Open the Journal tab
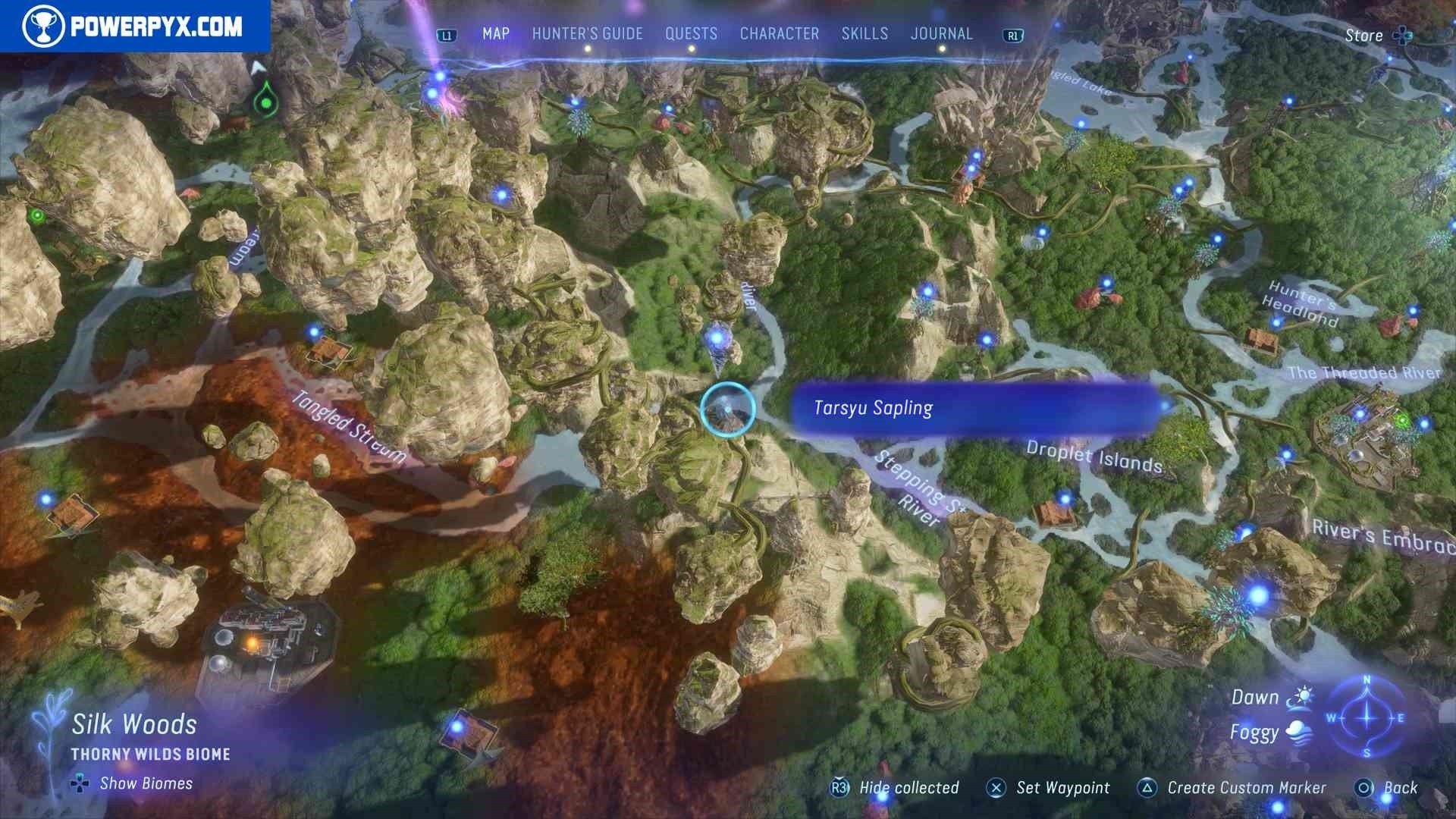The image size is (1456, 819). tap(941, 34)
